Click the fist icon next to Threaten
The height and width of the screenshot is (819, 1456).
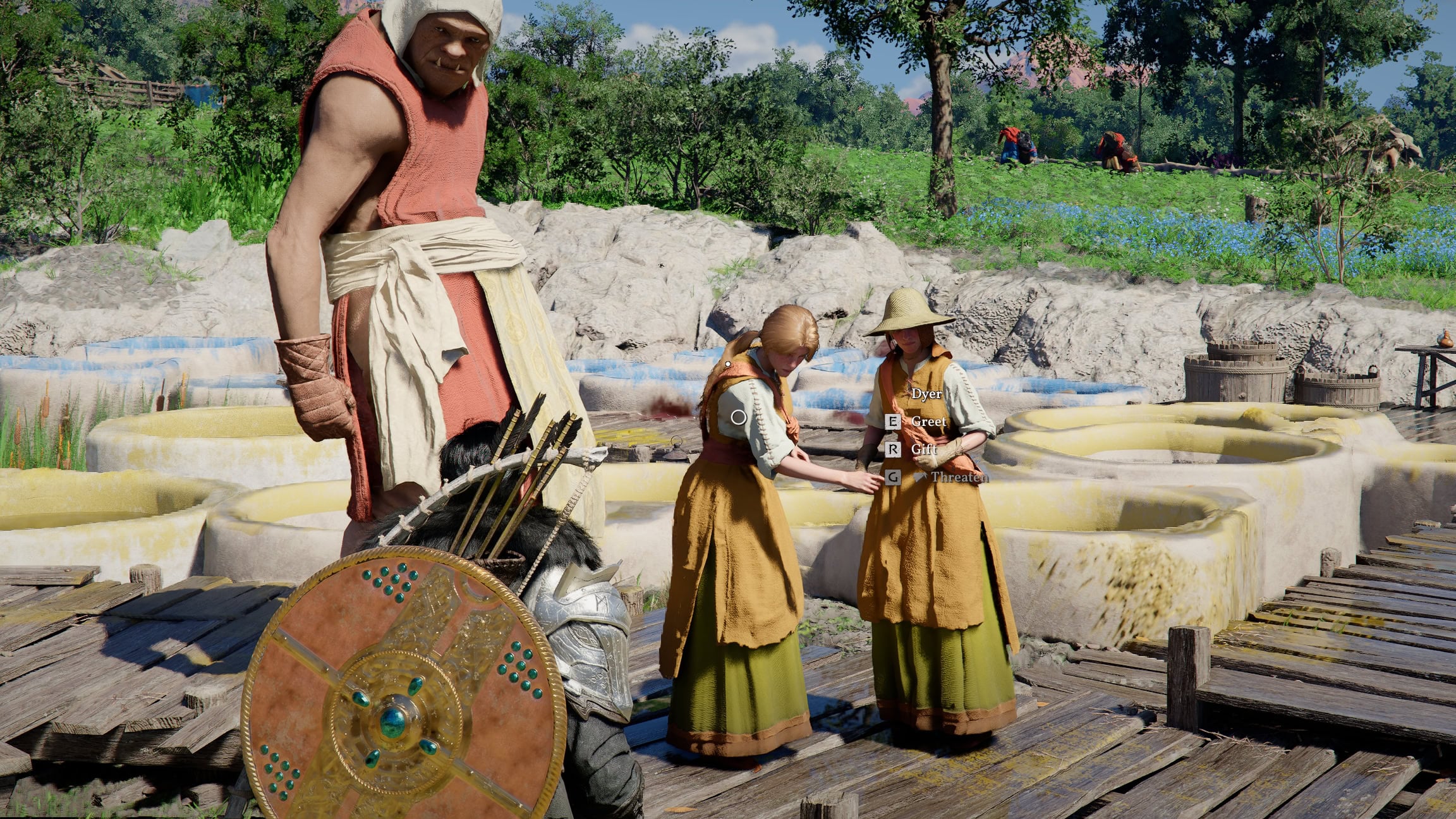(x=921, y=476)
